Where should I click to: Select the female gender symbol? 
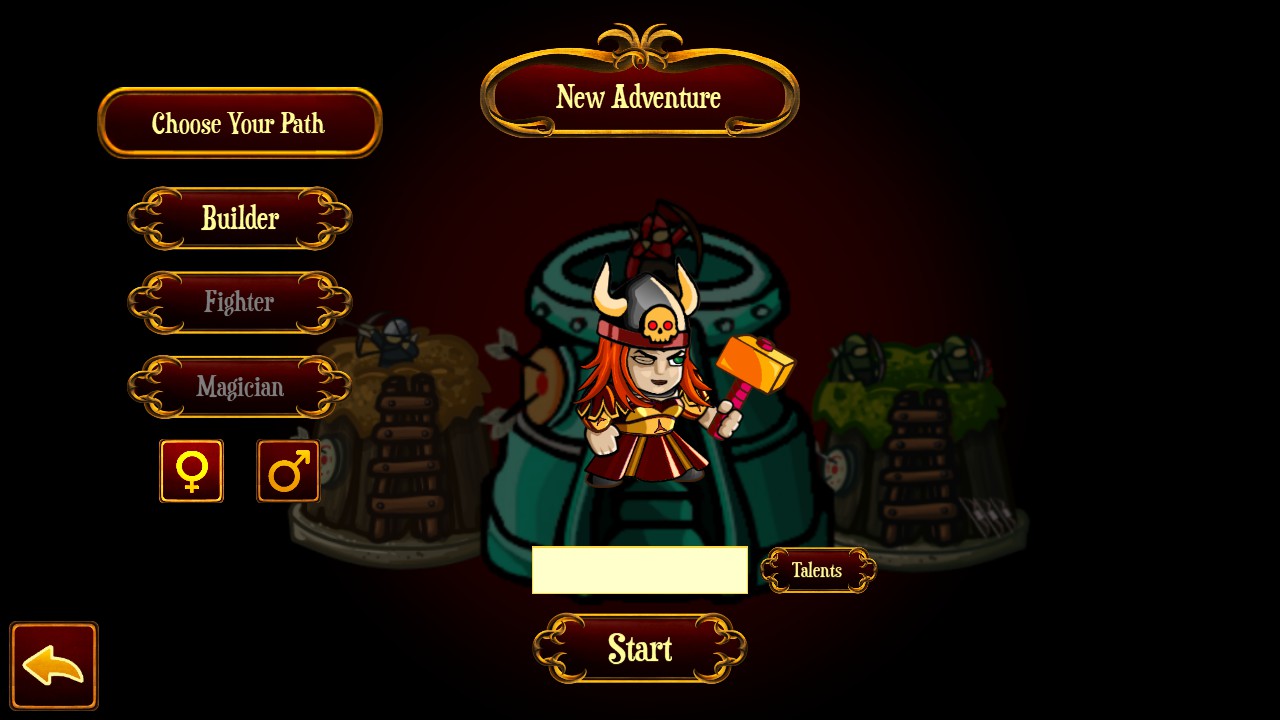(x=191, y=471)
